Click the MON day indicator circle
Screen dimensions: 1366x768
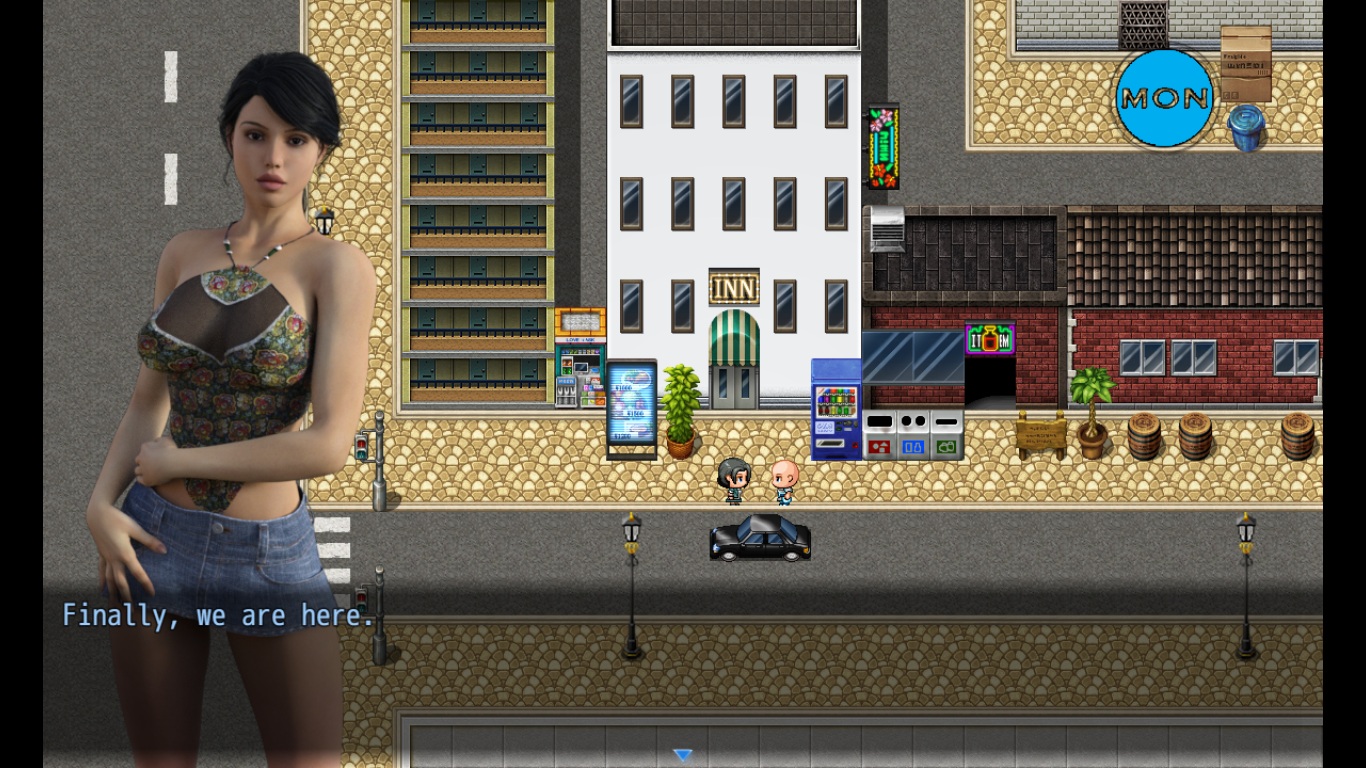[x=1164, y=98]
